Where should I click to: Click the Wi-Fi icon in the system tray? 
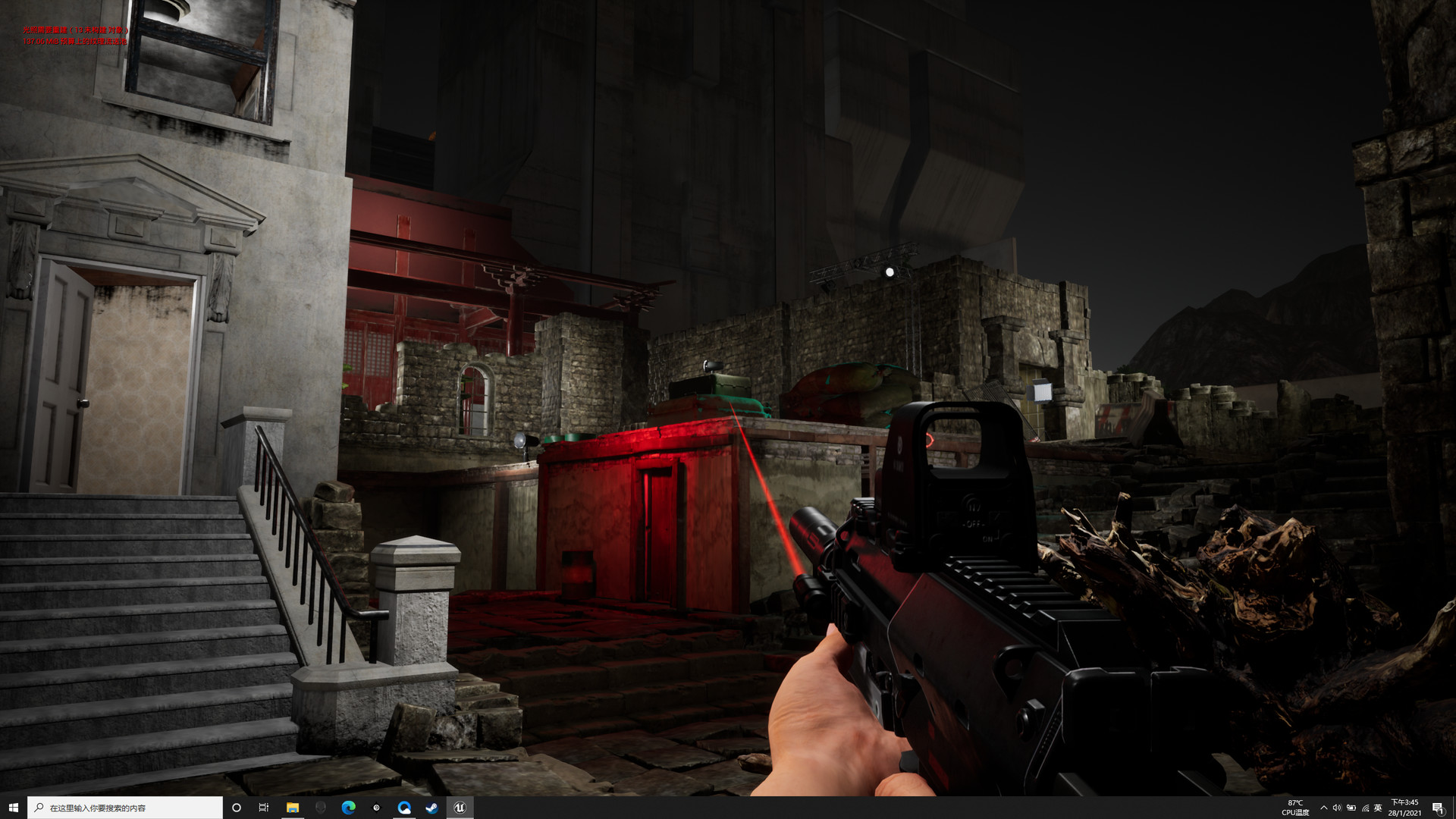click(1365, 808)
